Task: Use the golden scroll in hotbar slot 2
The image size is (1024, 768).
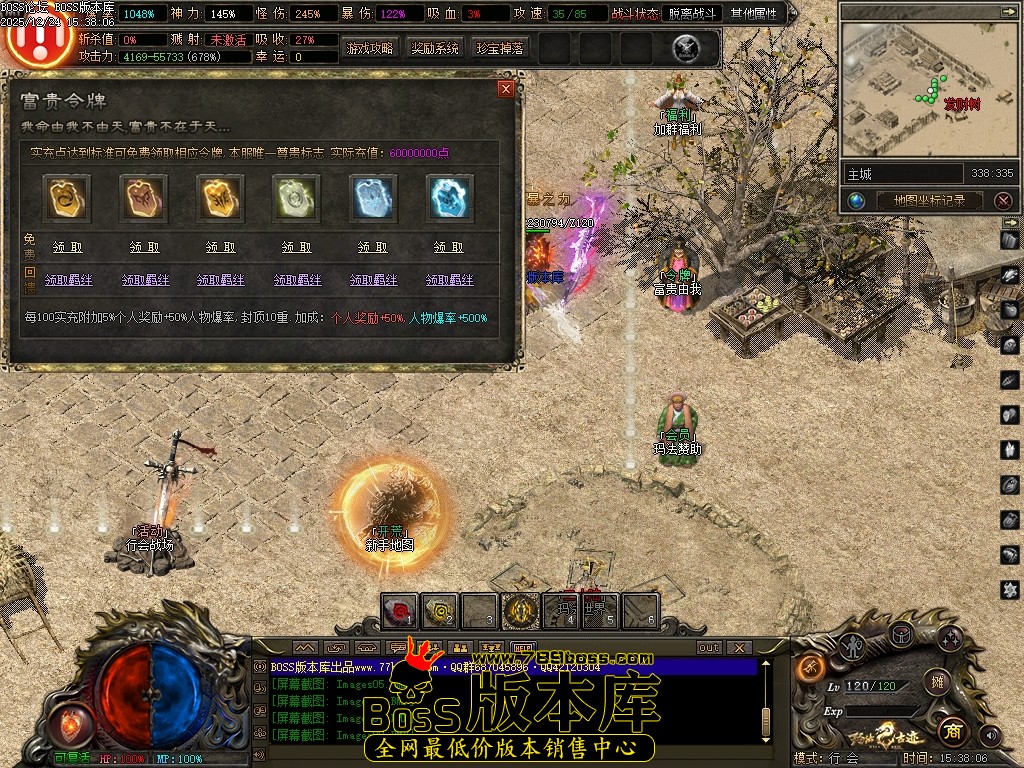Action: pyautogui.click(x=440, y=610)
